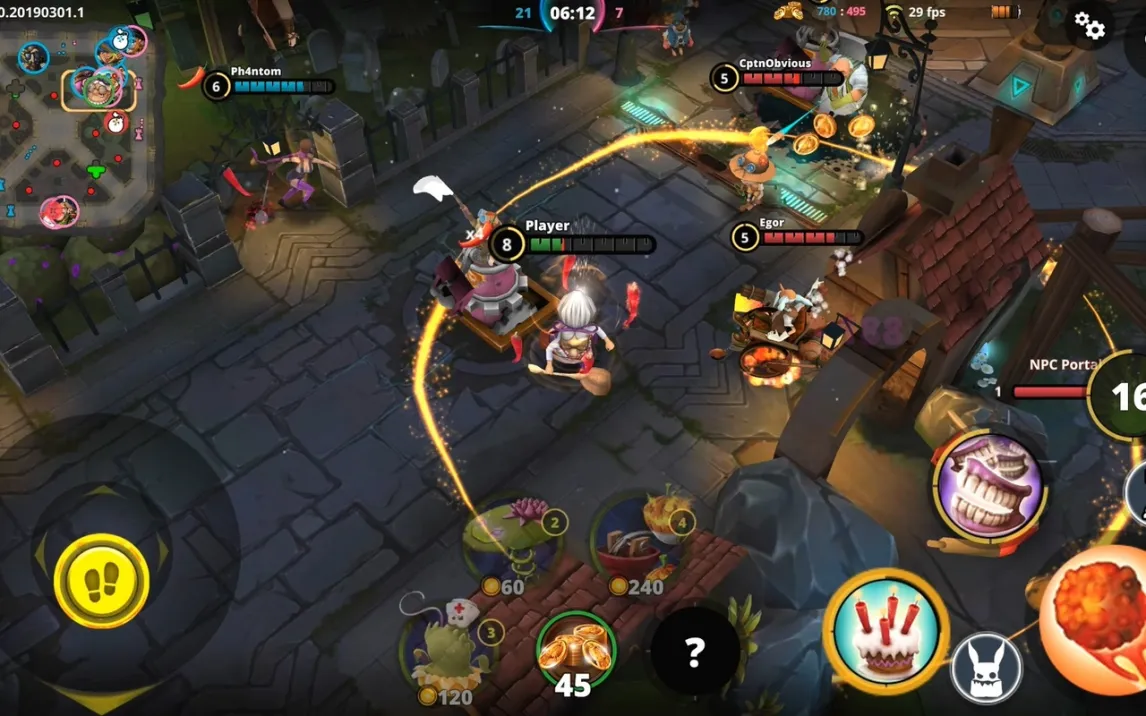Tap the black question mark slot
The image size is (1146, 716).
coord(695,652)
